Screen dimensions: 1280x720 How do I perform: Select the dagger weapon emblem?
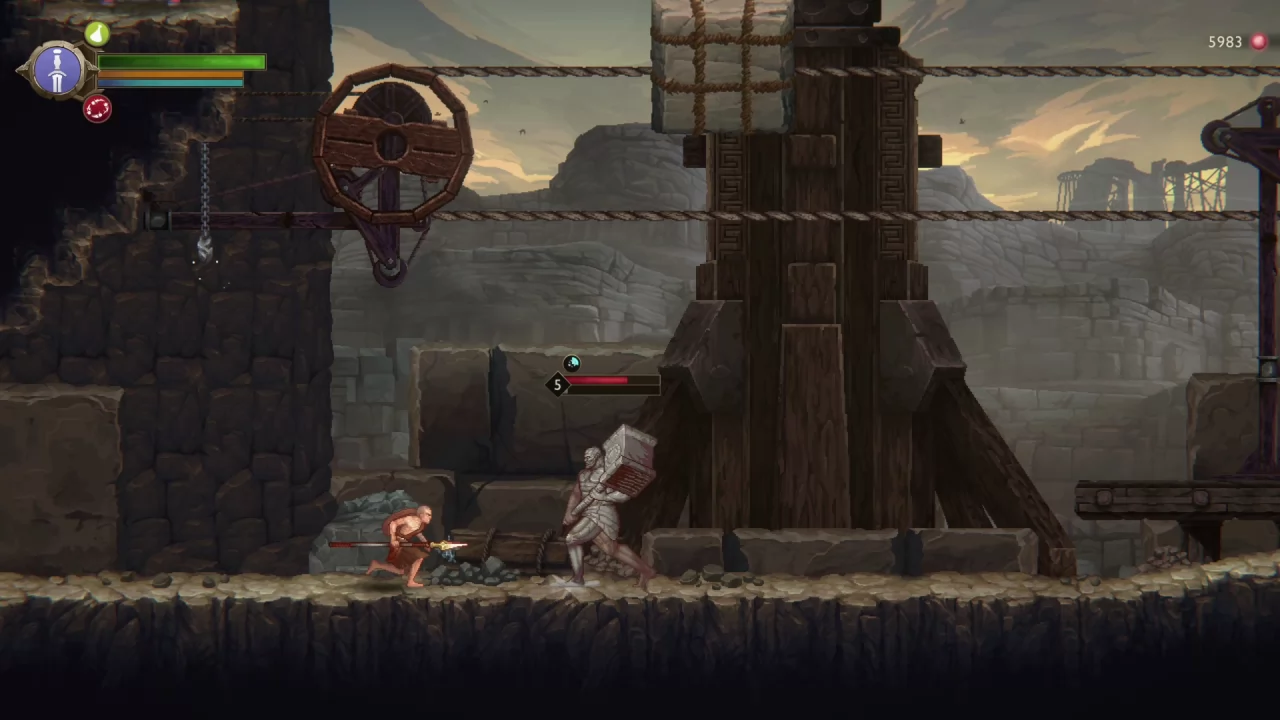tap(57, 70)
